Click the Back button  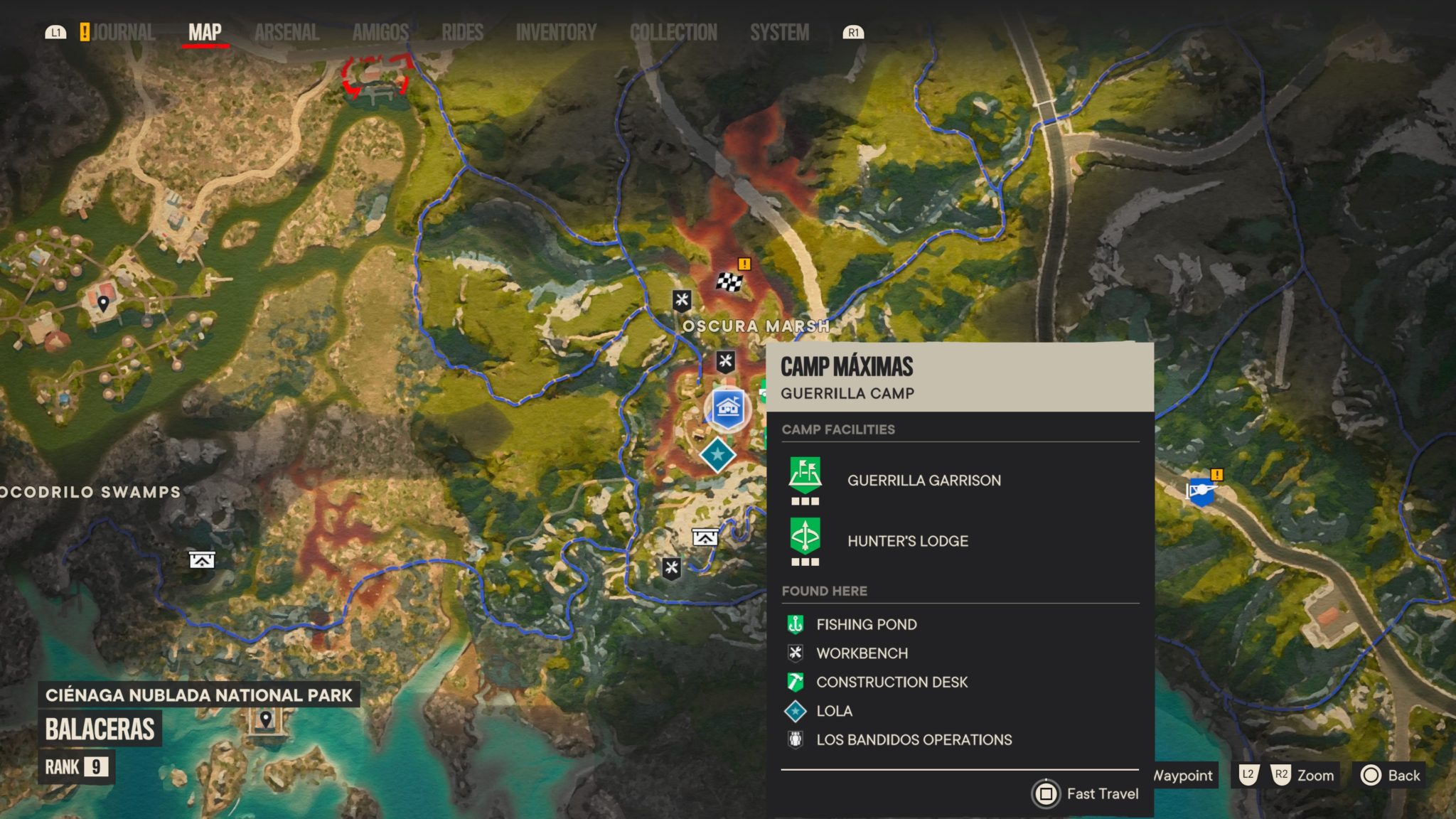coord(1390,776)
